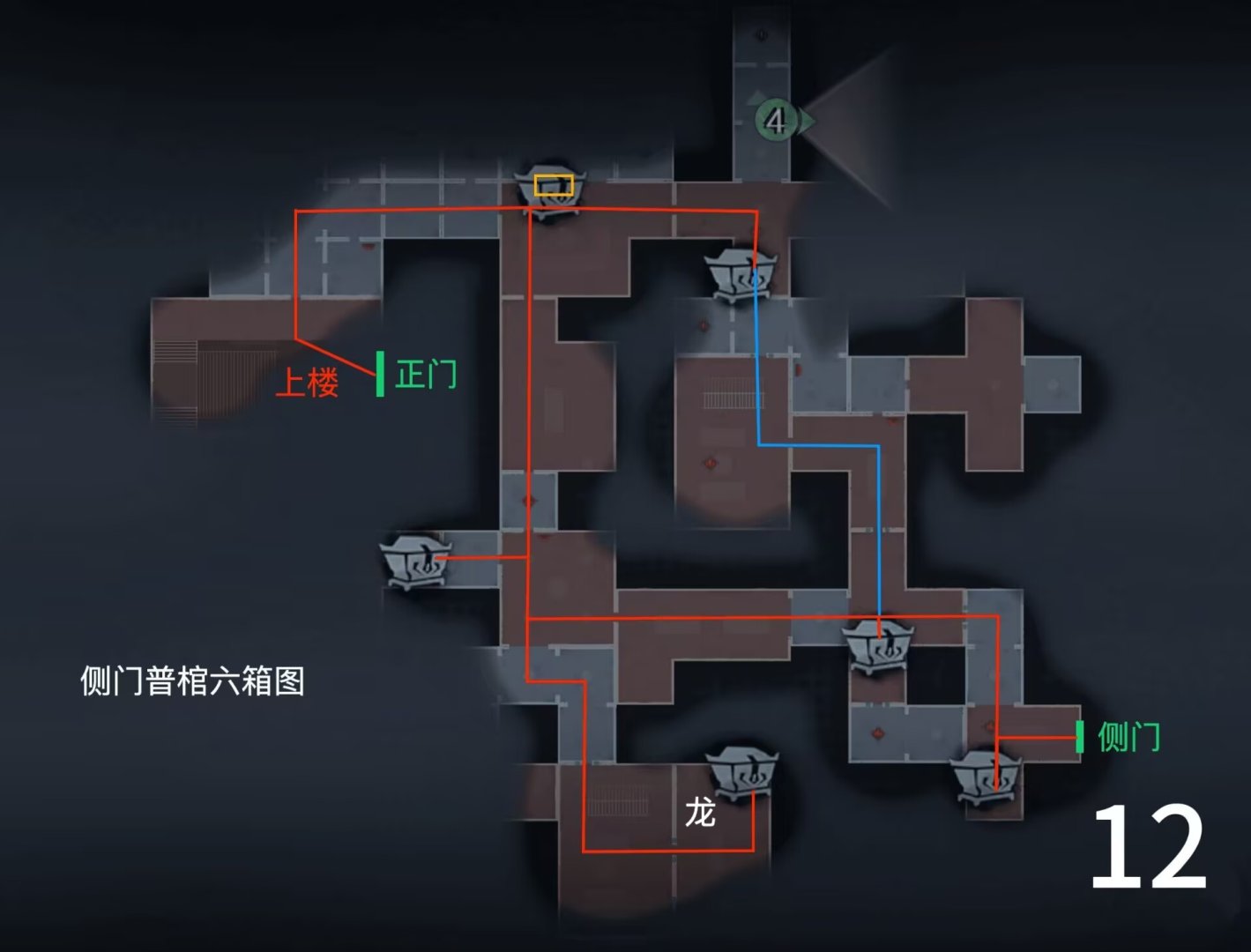This screenshot has width=1251, height=952.
Task: Click the 上楼 red label
Action: [x=310, y=383]
